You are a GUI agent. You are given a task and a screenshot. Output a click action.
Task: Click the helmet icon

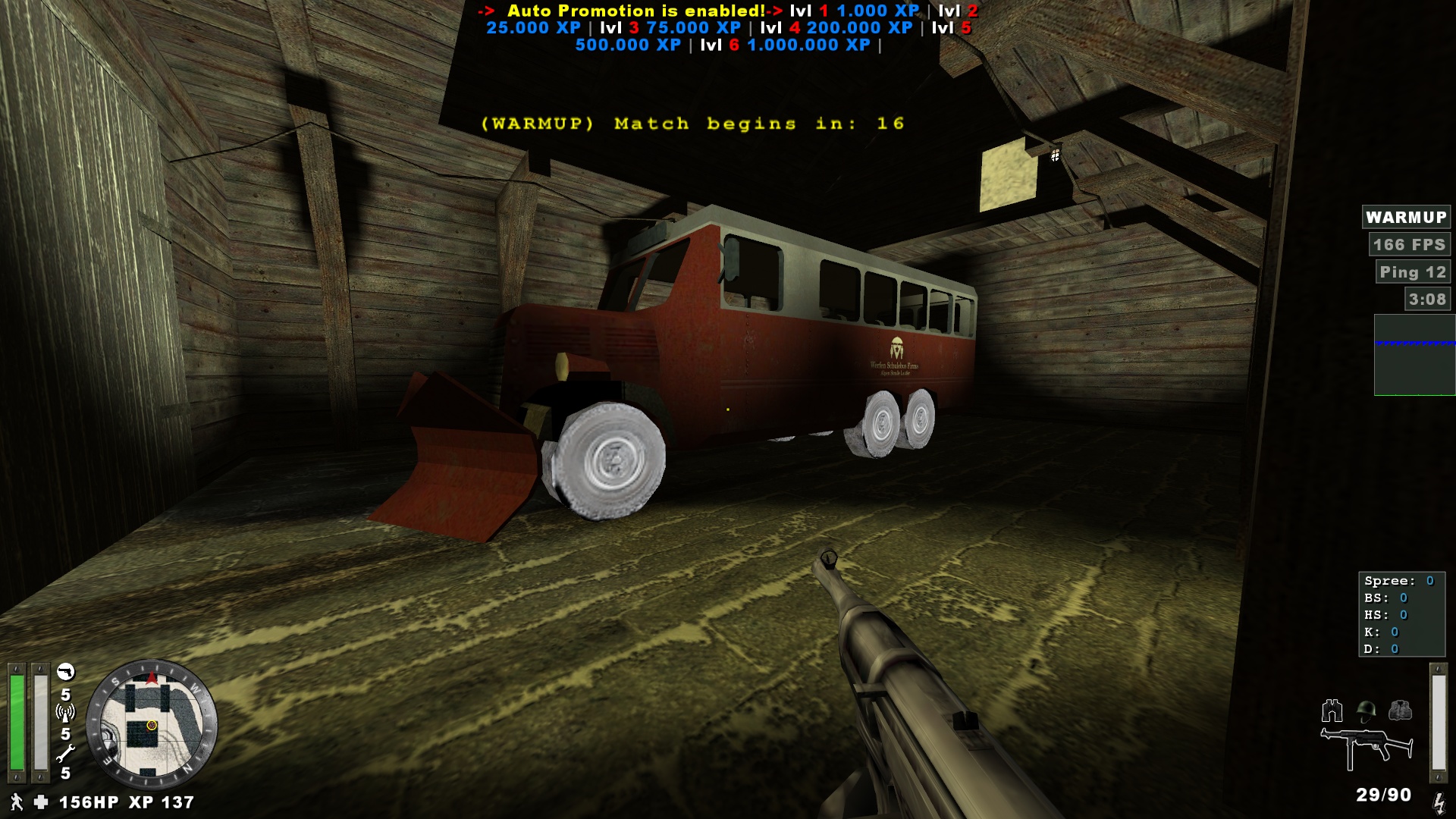[x=1367, y=711]
